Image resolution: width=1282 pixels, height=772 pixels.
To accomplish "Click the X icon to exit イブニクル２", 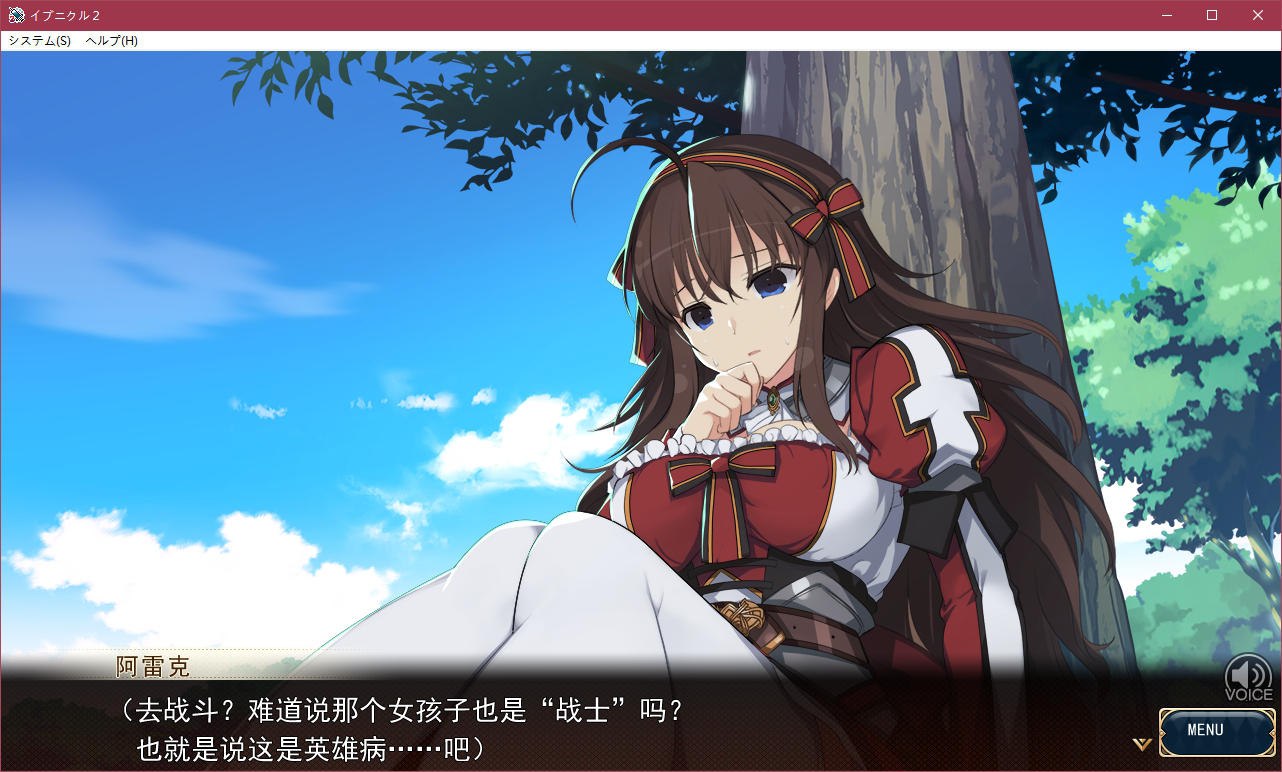I will [x=1257, y=15].
